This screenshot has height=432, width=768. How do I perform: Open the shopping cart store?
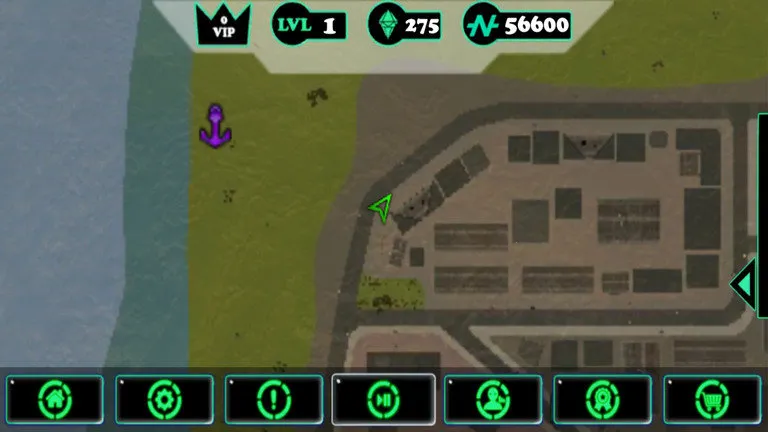pyautogui.click(x=712, y=400)
